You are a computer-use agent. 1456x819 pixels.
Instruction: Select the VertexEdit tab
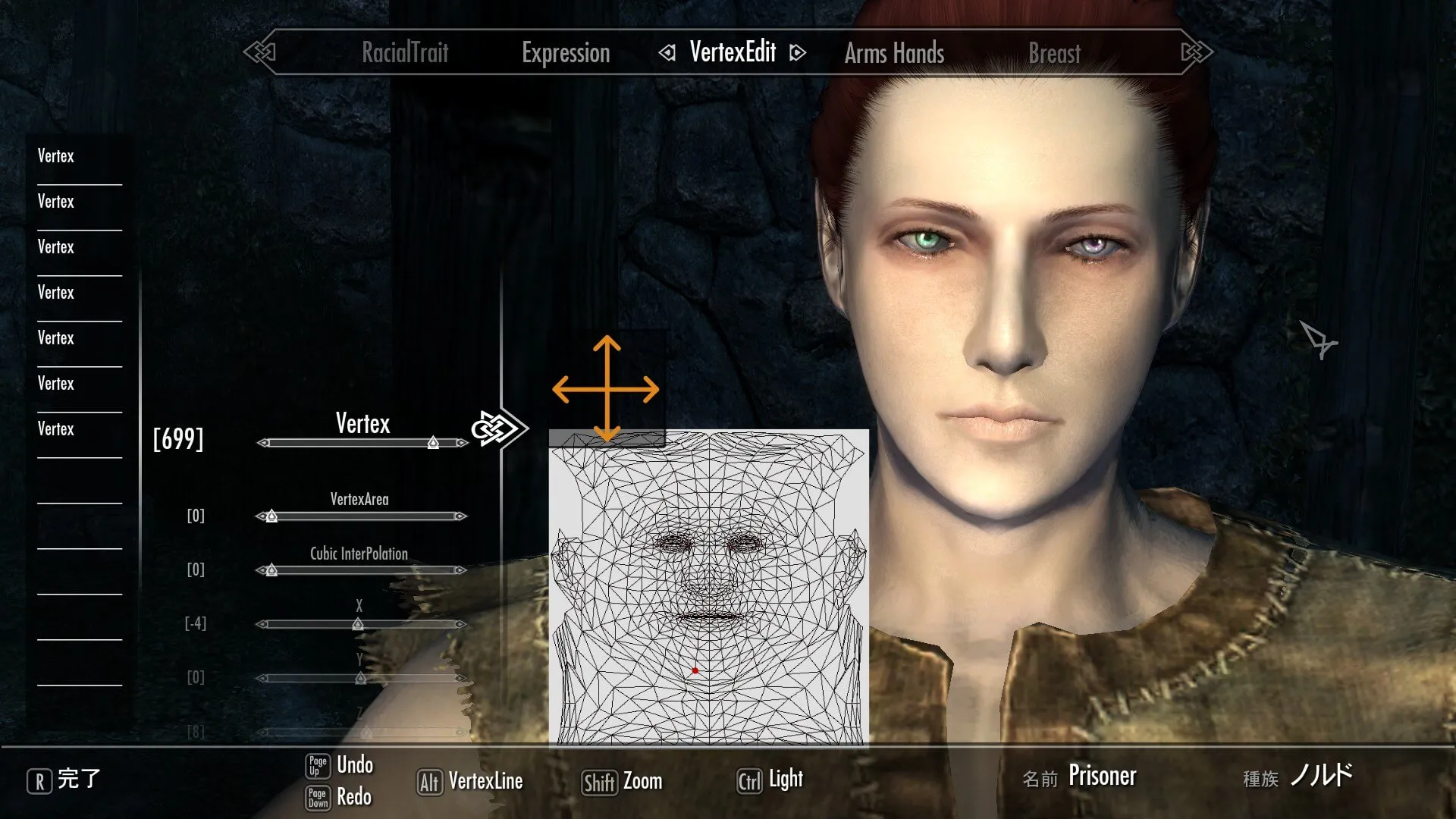[733, 52]
